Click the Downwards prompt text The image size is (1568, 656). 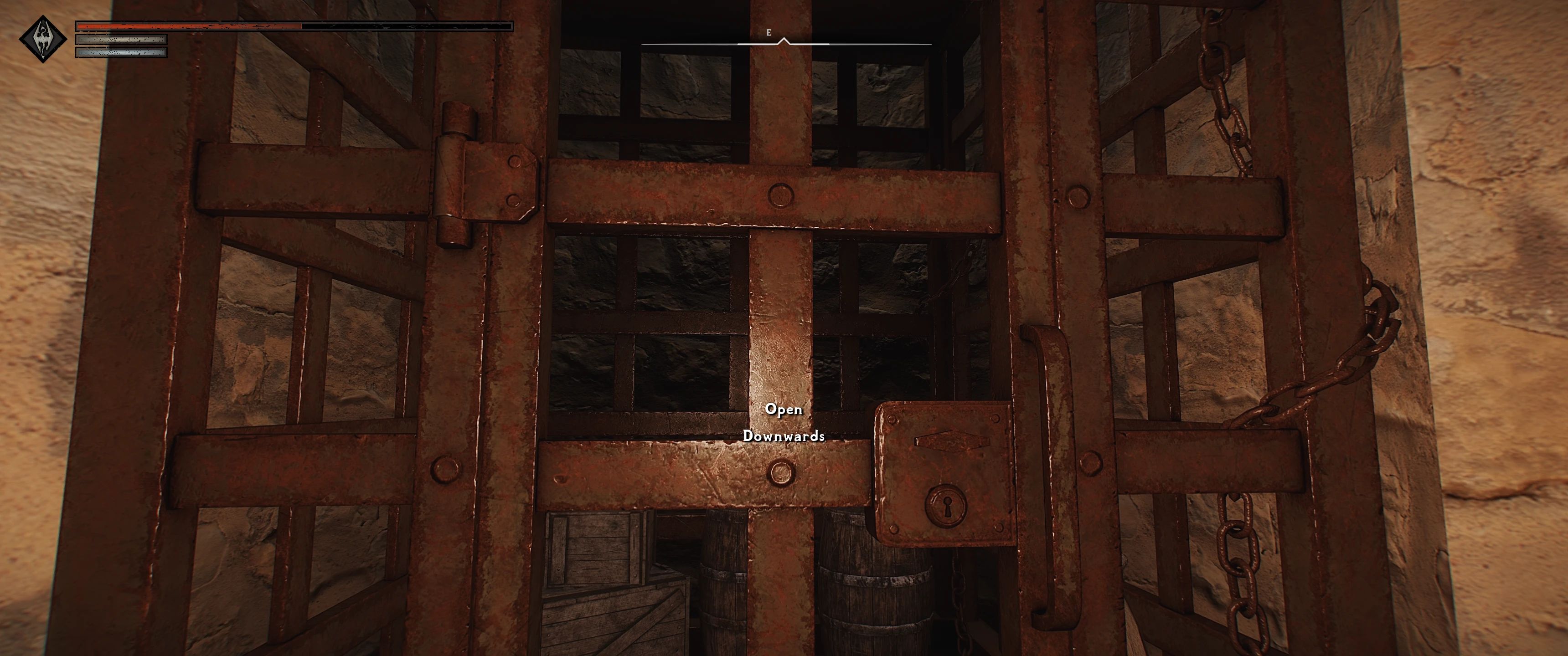784,436
